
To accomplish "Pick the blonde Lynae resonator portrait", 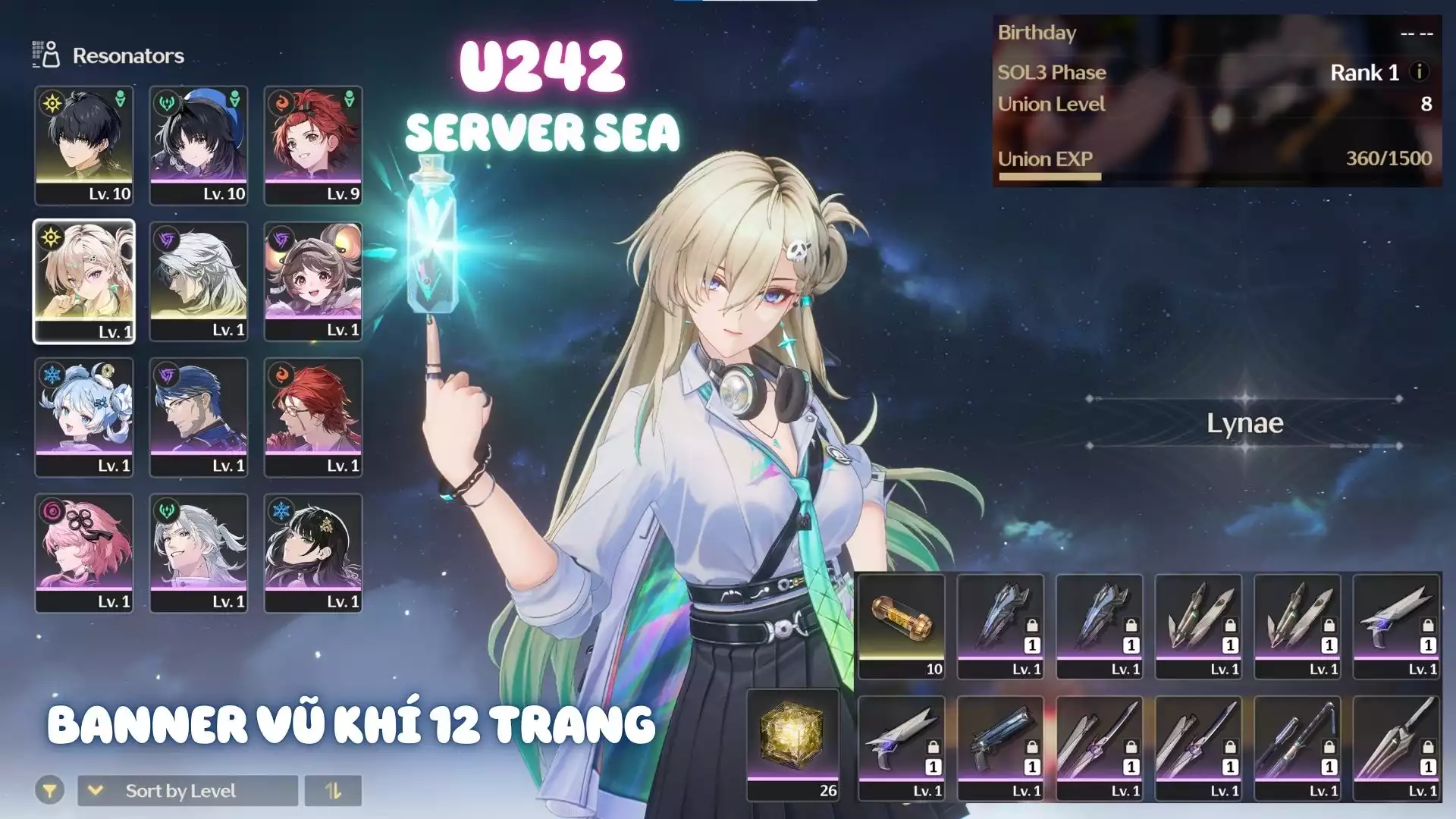I will point(84,281).
